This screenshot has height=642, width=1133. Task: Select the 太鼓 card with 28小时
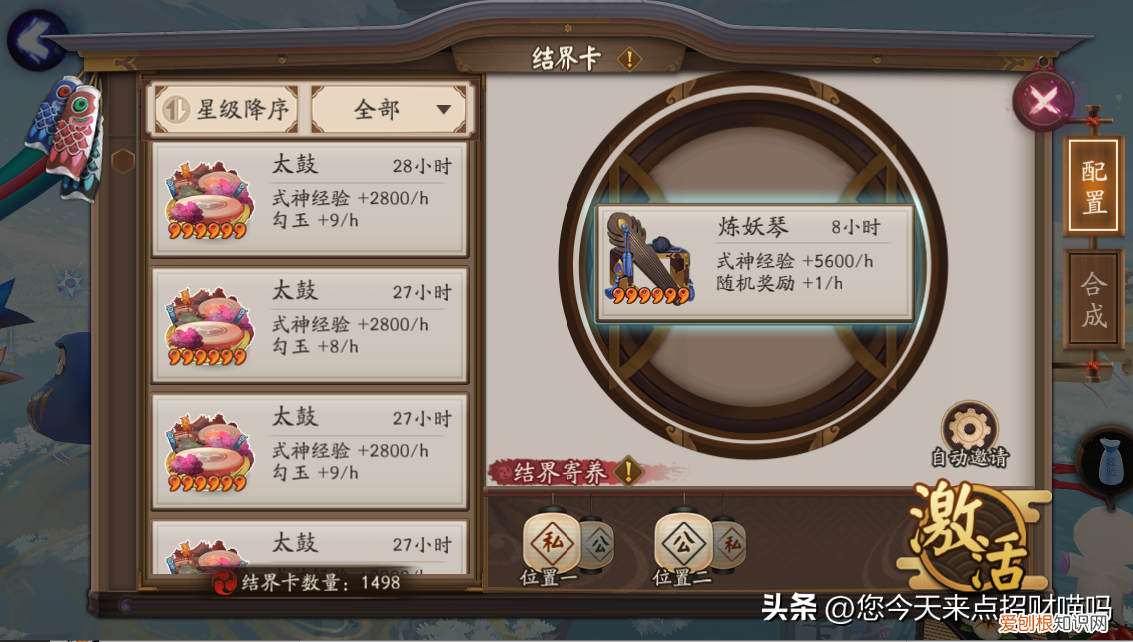pos(310,198)
